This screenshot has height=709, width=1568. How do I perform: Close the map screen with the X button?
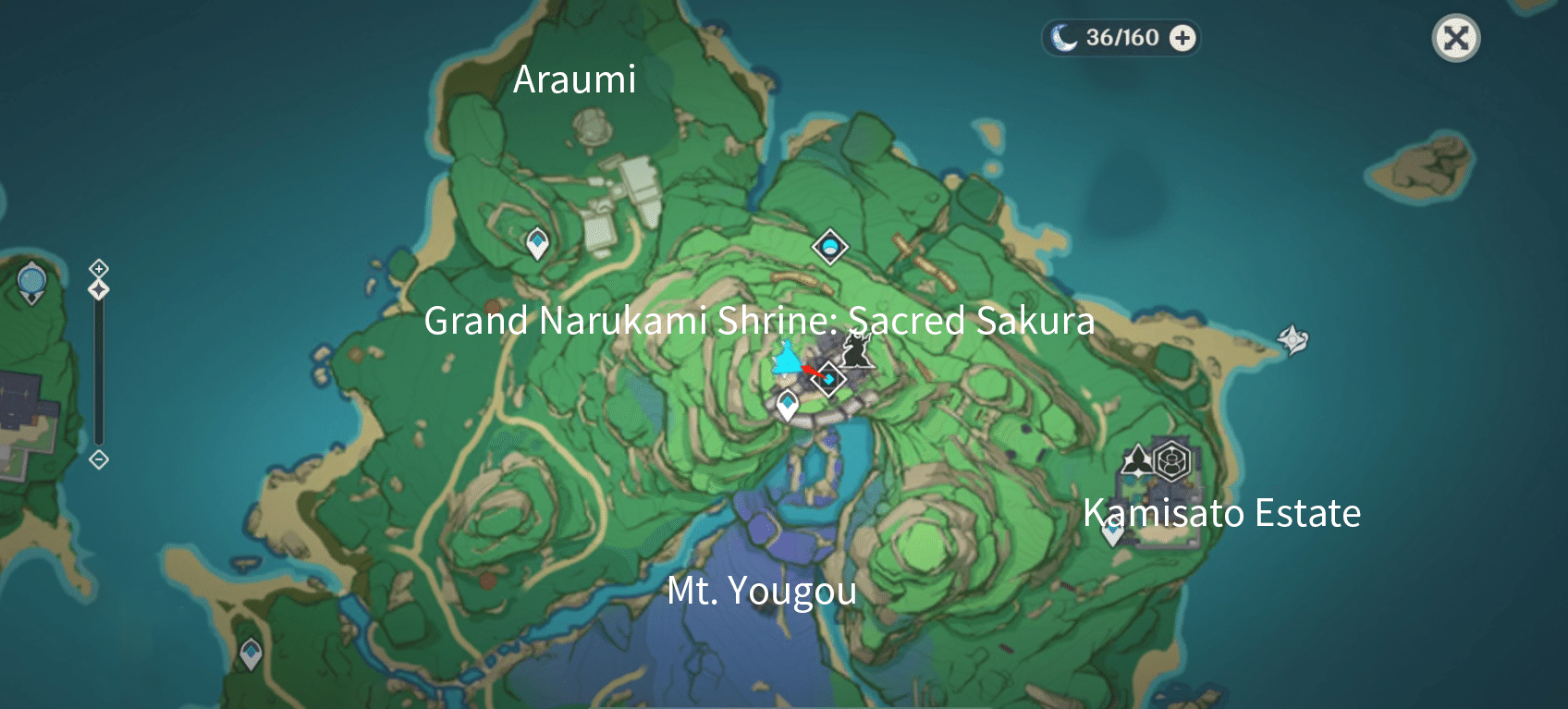(1458, 38)
